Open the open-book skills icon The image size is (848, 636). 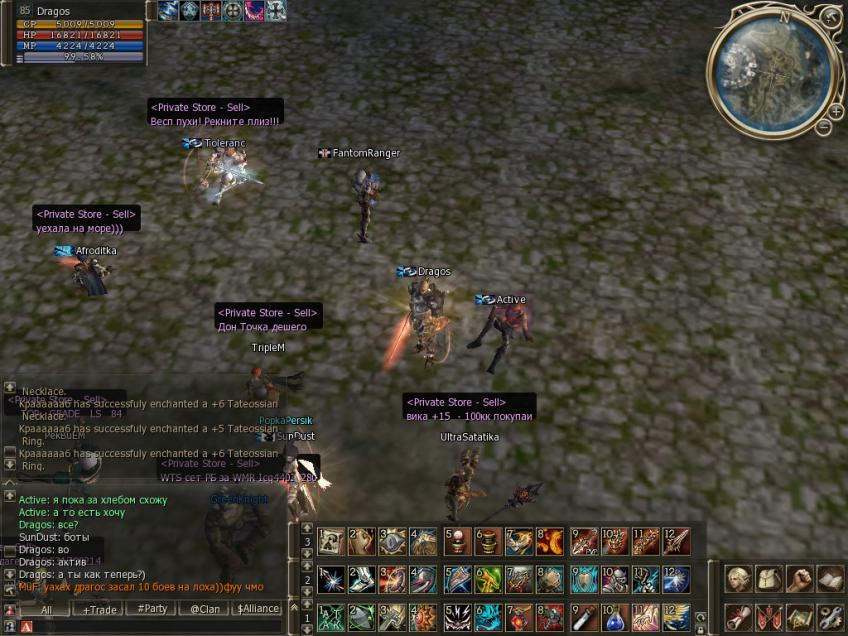point(830,579)
